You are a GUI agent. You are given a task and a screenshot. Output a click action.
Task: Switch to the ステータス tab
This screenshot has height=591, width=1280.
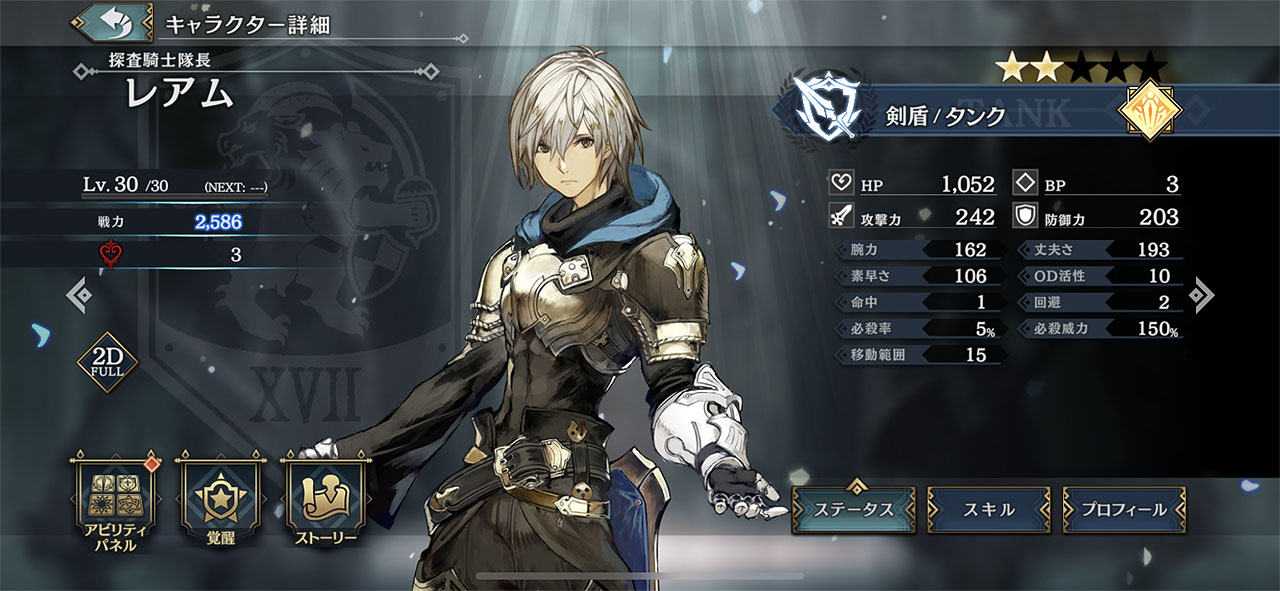click(853, 509)
